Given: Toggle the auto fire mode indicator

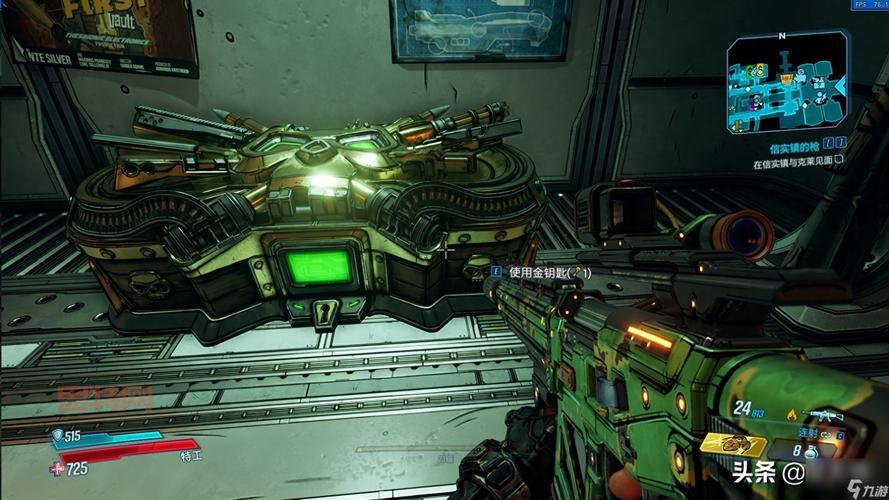Looking at the screenshot, I should click(808, 432).
